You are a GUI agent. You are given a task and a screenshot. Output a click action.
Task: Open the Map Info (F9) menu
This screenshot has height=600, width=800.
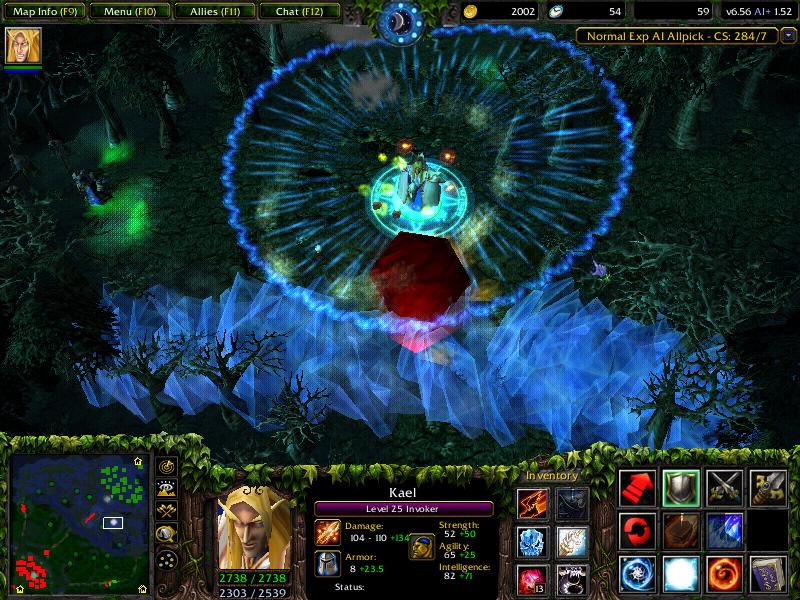(42, 13)
